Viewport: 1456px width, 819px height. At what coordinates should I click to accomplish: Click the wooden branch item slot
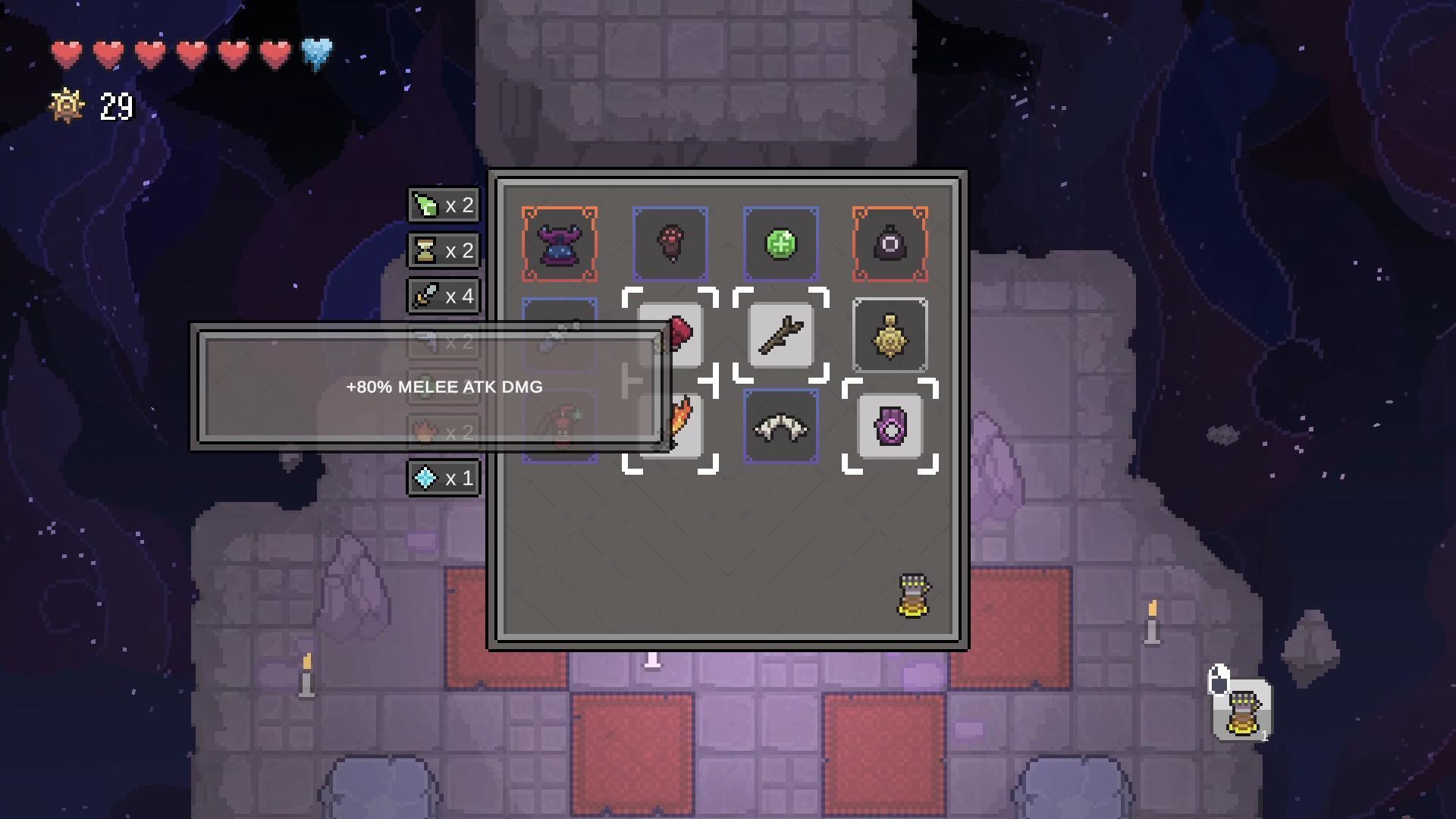coord(781,335)
